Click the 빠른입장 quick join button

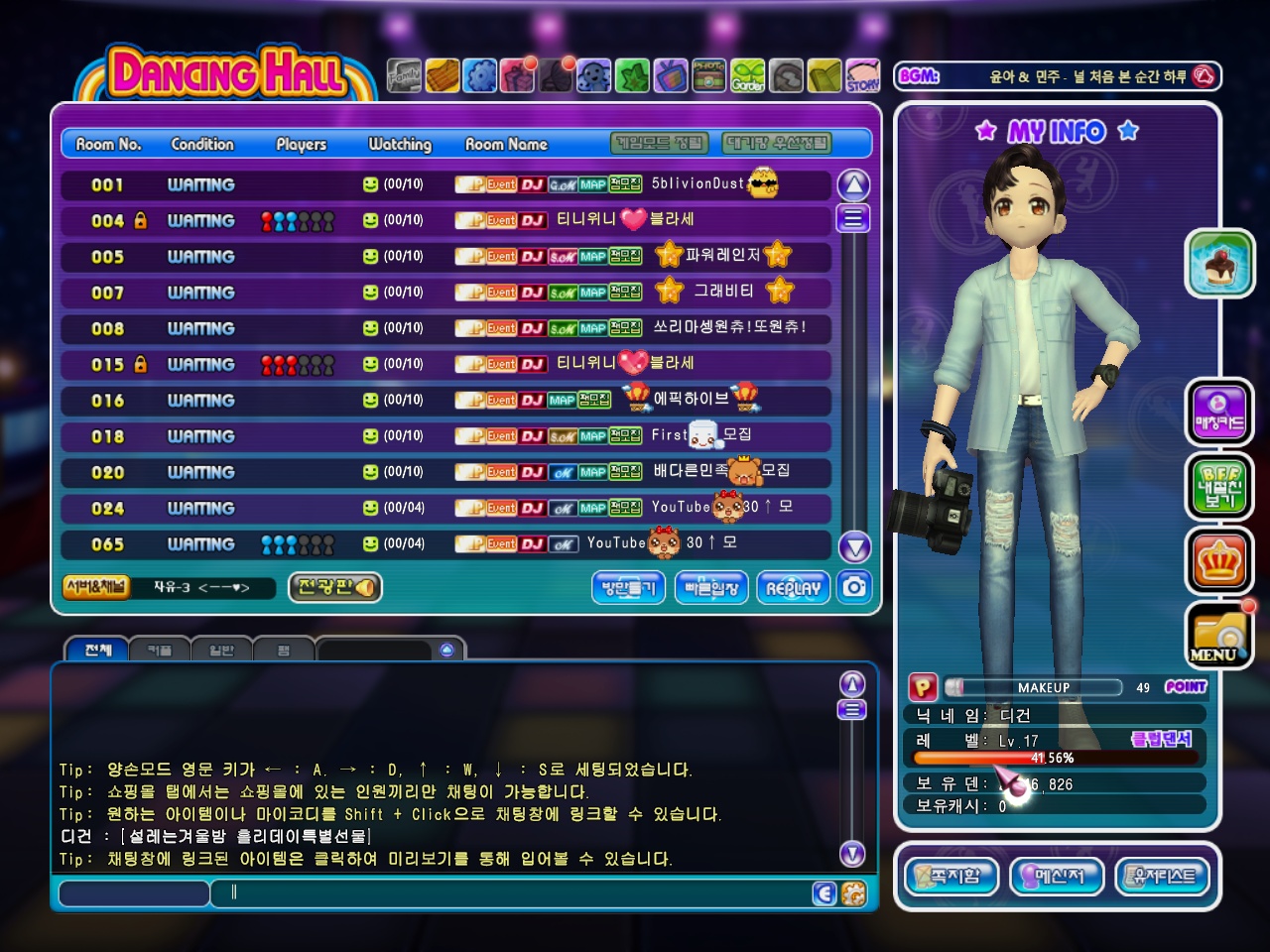point(711,588)
